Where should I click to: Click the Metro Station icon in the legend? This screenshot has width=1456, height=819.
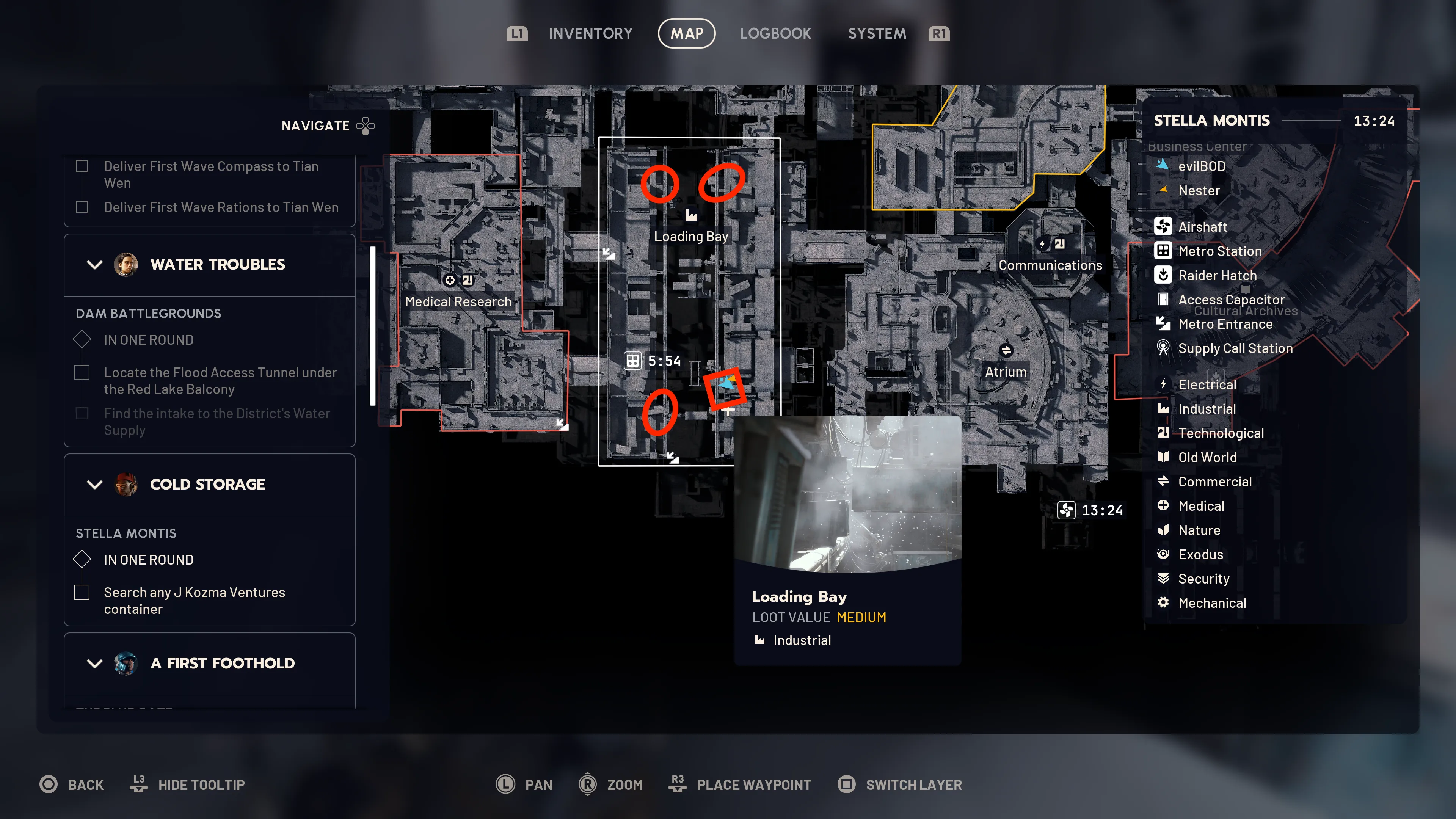[1164, 251]
